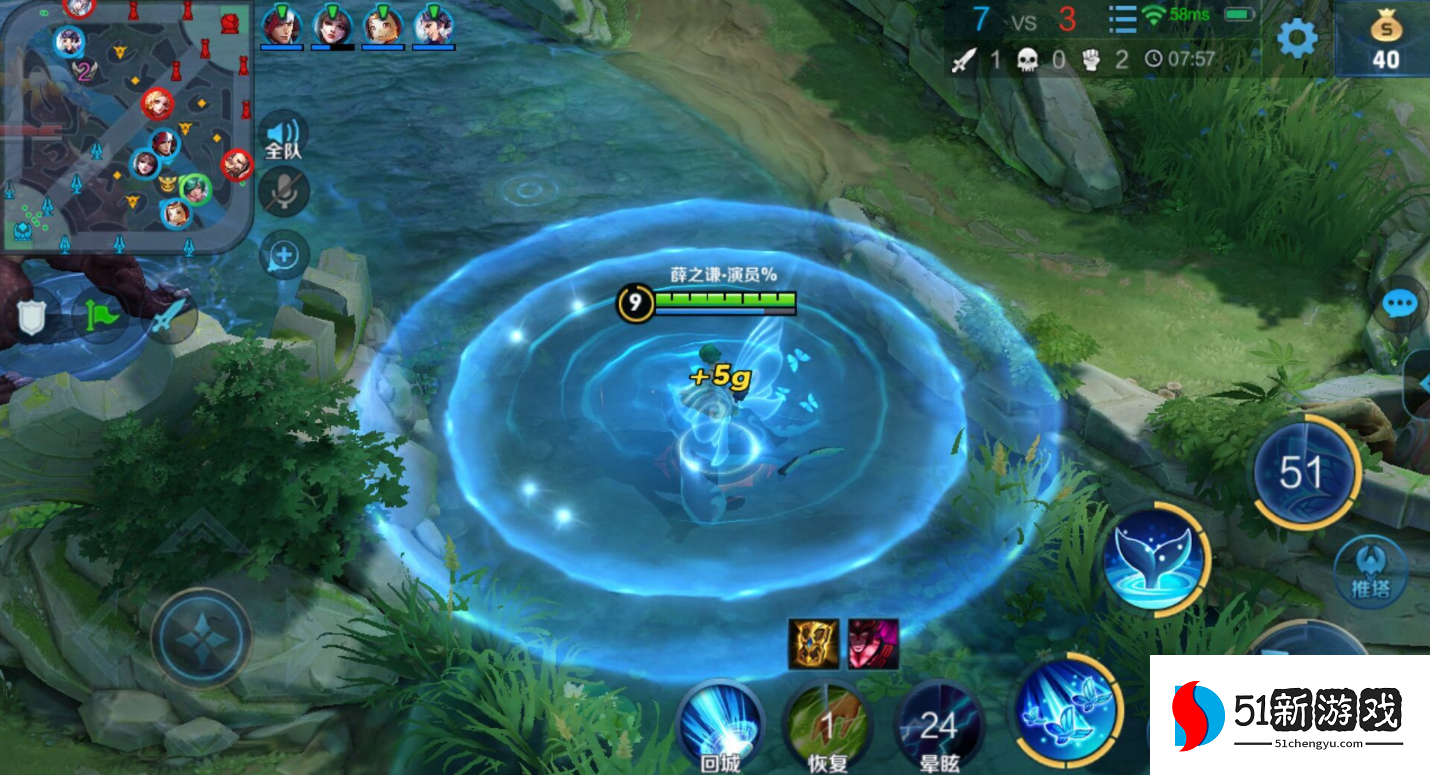Screen dimensions: 1430x775
Task: Open the gold coin shop
Action: (x=1385, y=40)
